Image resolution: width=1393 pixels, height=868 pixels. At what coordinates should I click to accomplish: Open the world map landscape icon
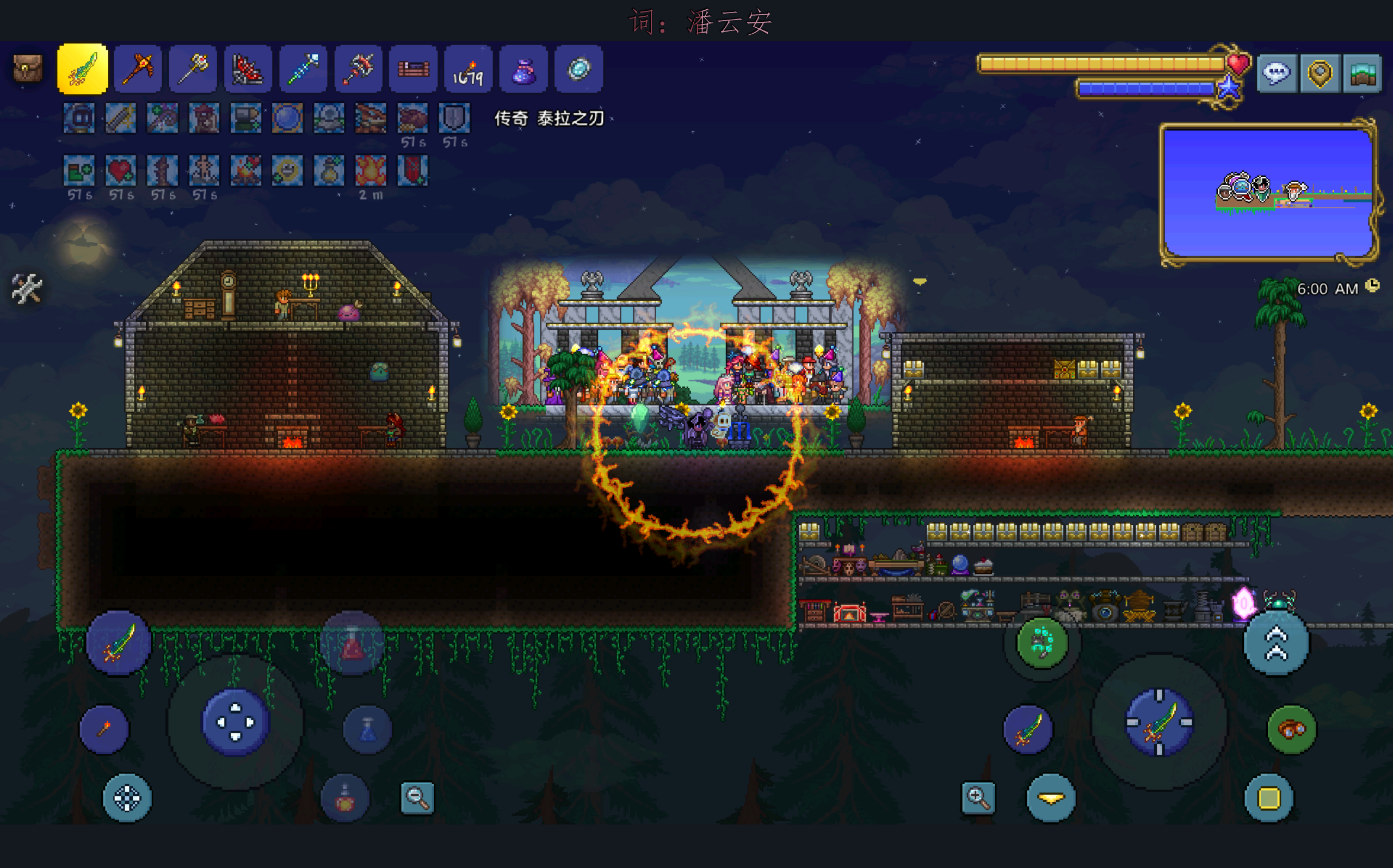[1362, 73]
